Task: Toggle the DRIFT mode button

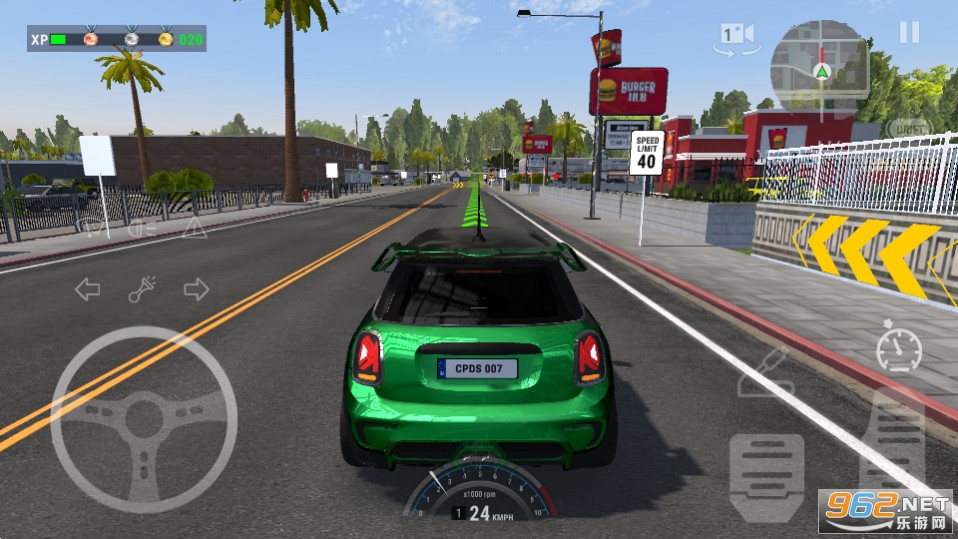Action: [908, 129]
